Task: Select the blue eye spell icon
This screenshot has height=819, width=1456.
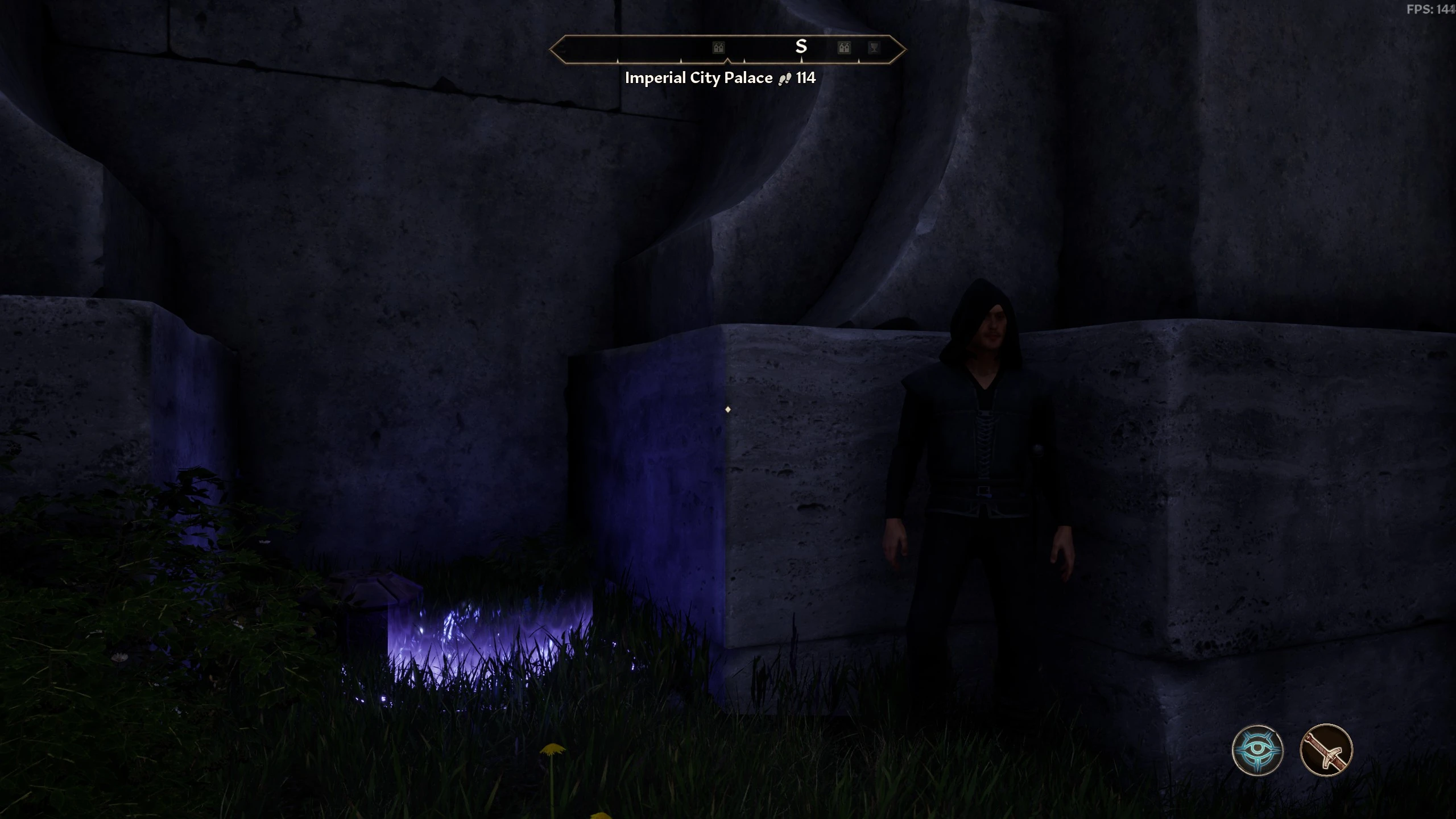Action: click(x=1257, y=750)
